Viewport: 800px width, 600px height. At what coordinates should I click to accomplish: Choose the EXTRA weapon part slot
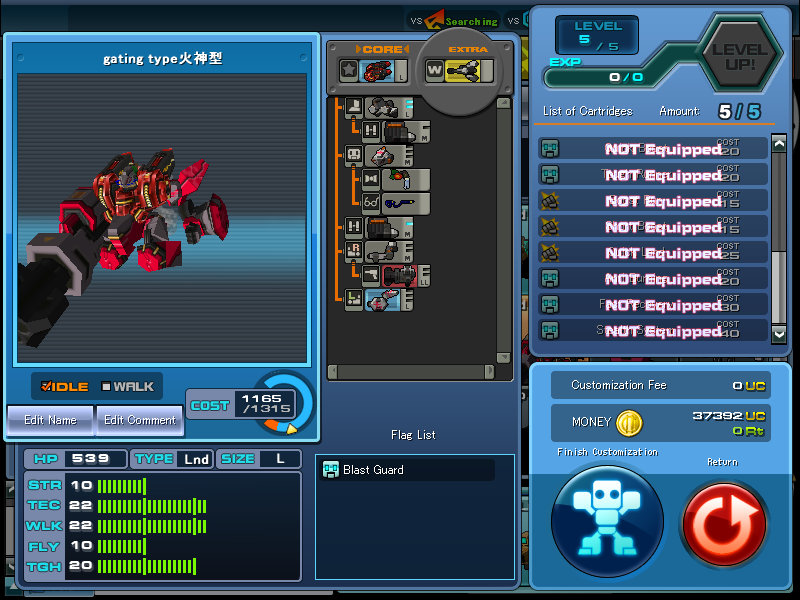(460, 70)
